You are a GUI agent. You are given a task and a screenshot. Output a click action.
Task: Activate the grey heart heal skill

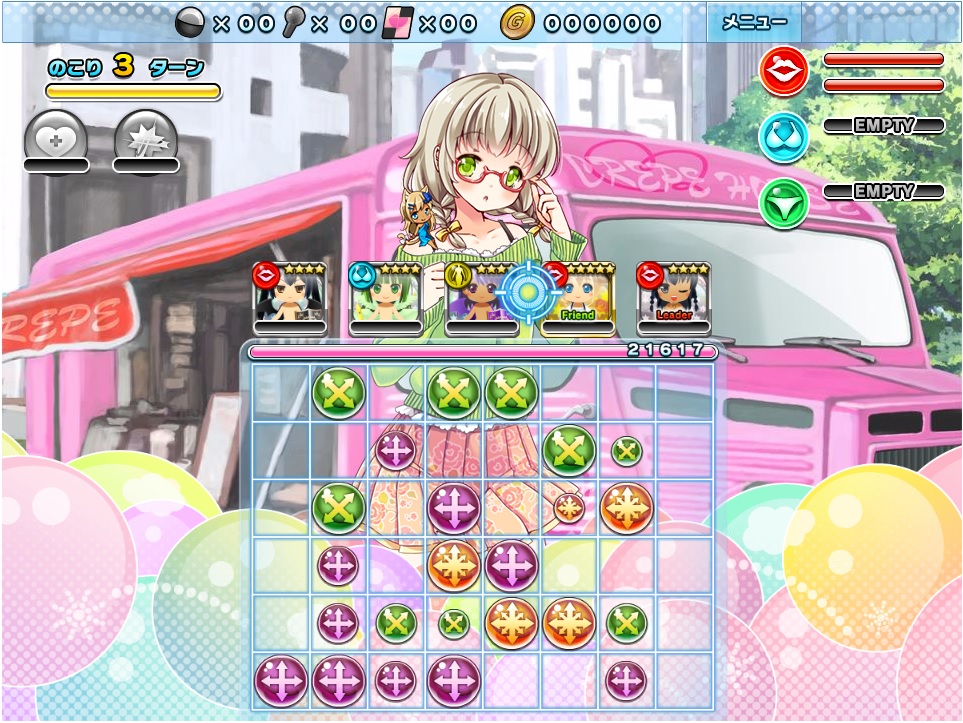[55, 138]
